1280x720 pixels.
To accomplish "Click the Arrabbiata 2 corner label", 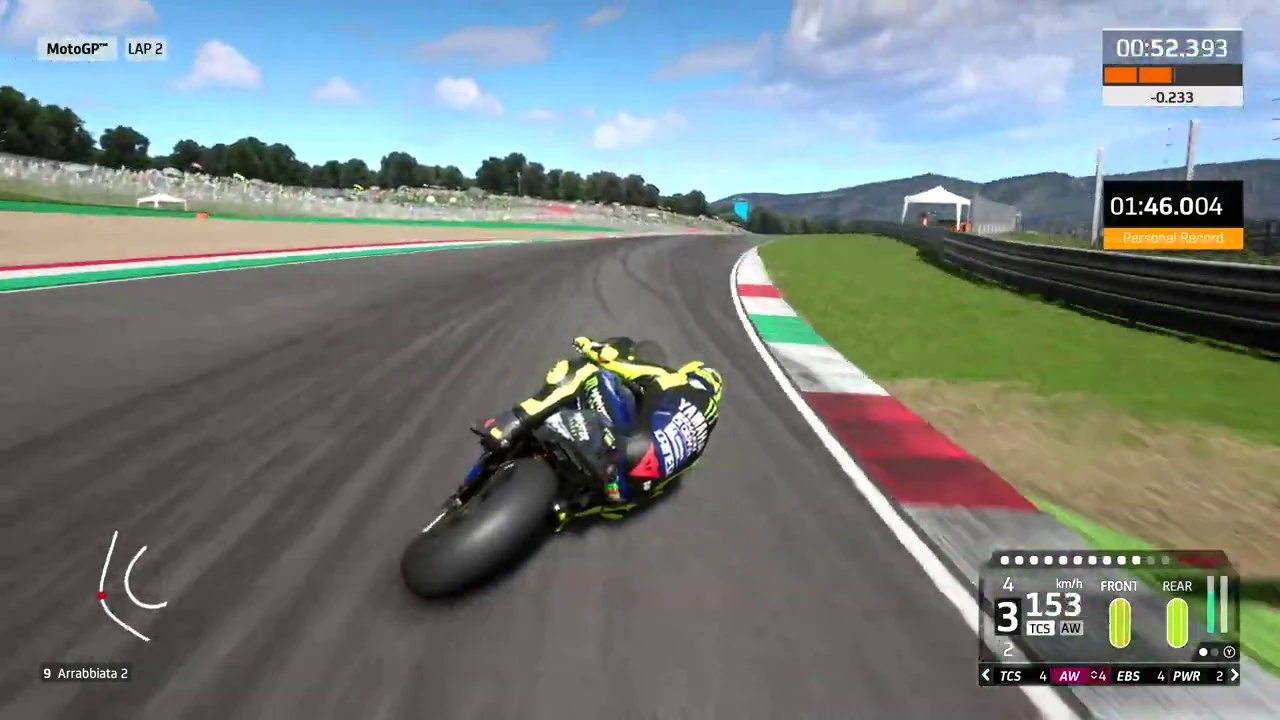I will [85, 673].
